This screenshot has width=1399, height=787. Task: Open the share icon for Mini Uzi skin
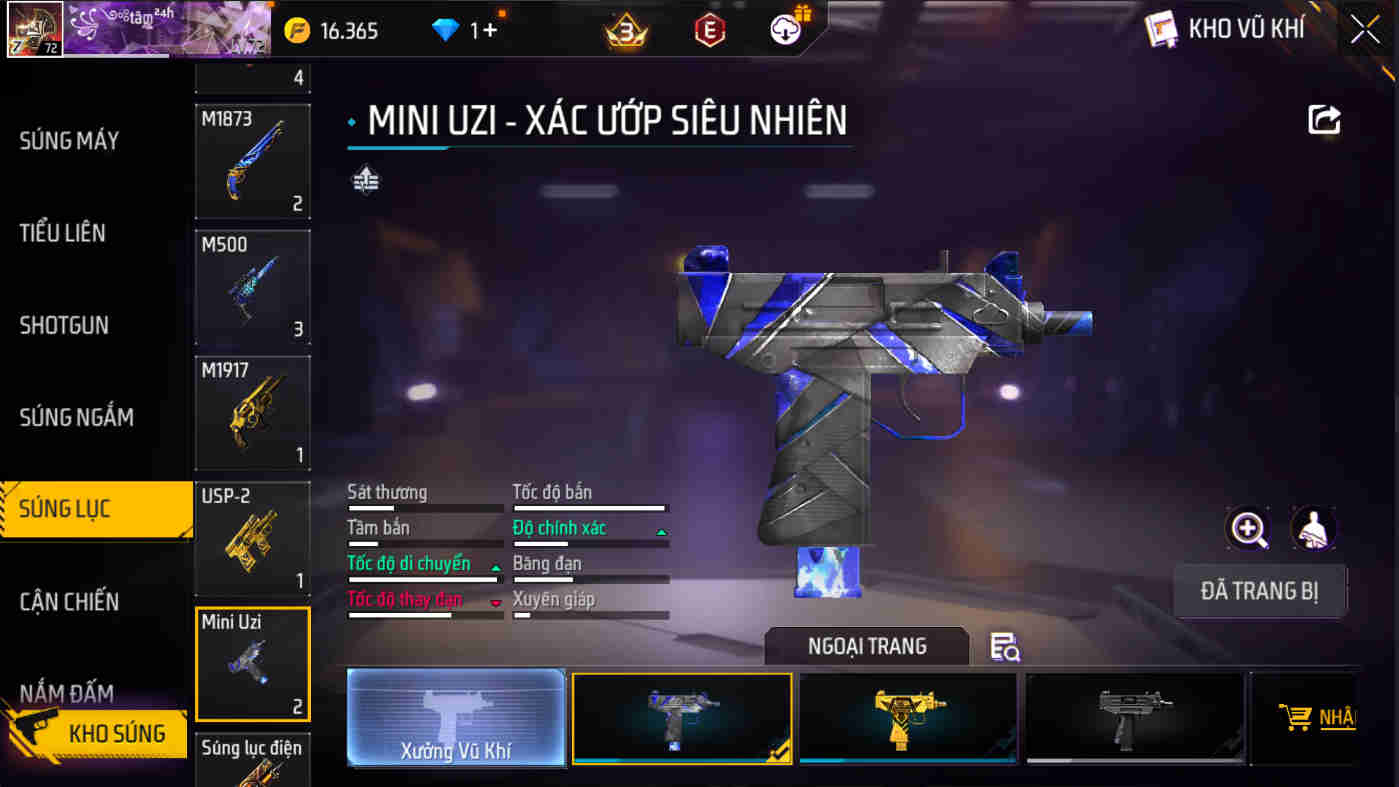click(1324, 120)
